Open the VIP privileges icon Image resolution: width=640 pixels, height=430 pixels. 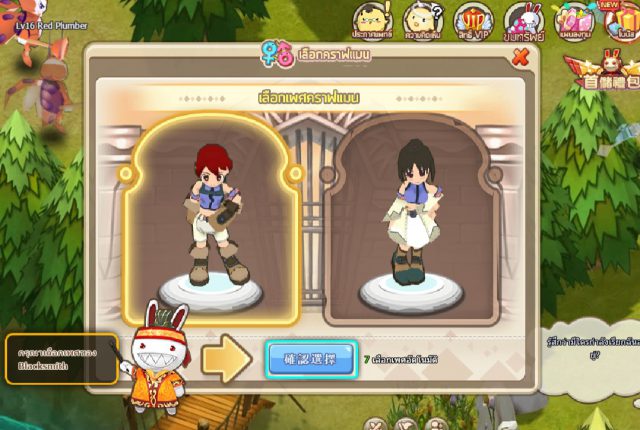tap(470, 20)
